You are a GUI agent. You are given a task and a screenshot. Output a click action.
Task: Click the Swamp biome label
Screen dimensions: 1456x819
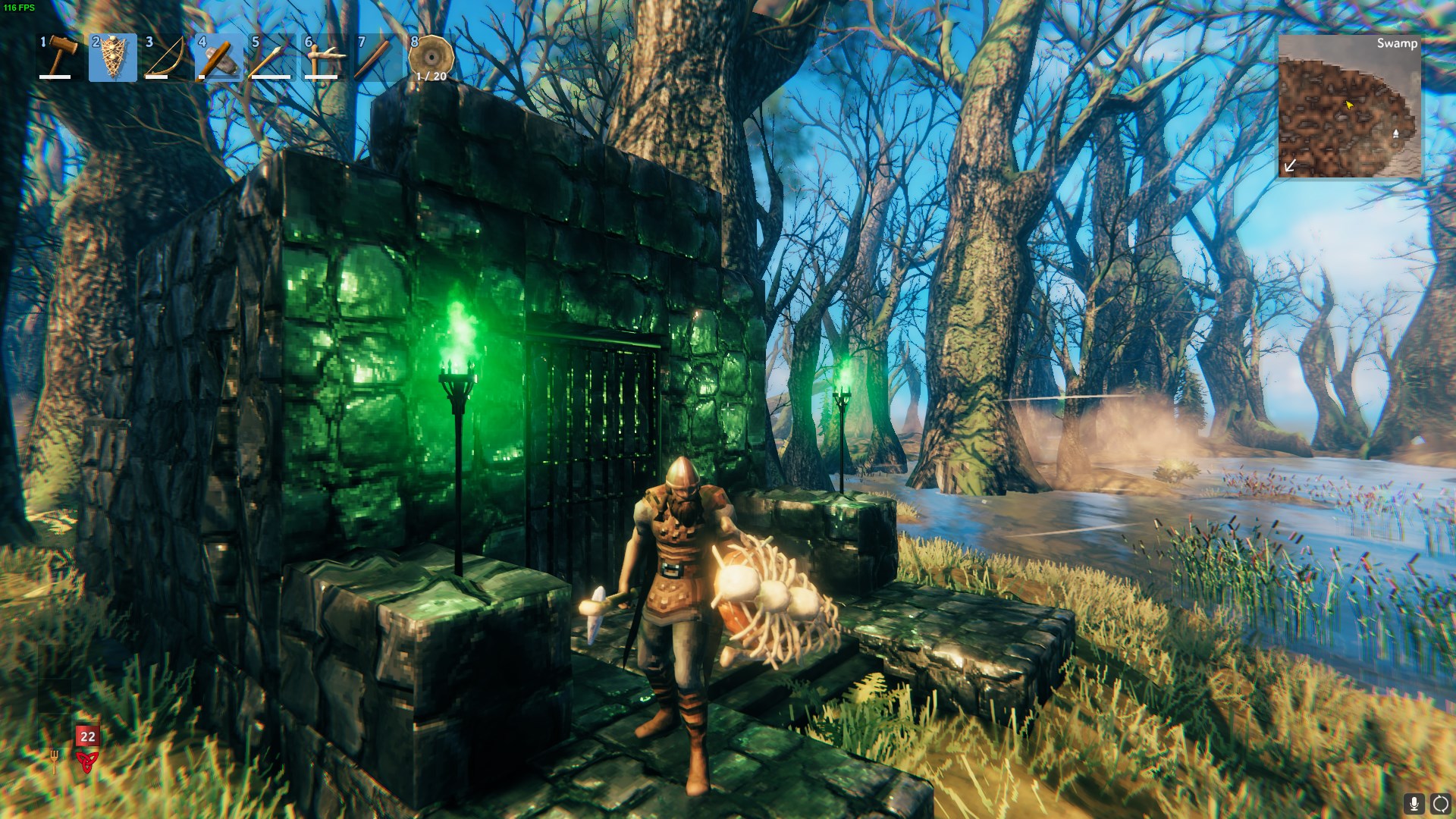coord(1398,44)
